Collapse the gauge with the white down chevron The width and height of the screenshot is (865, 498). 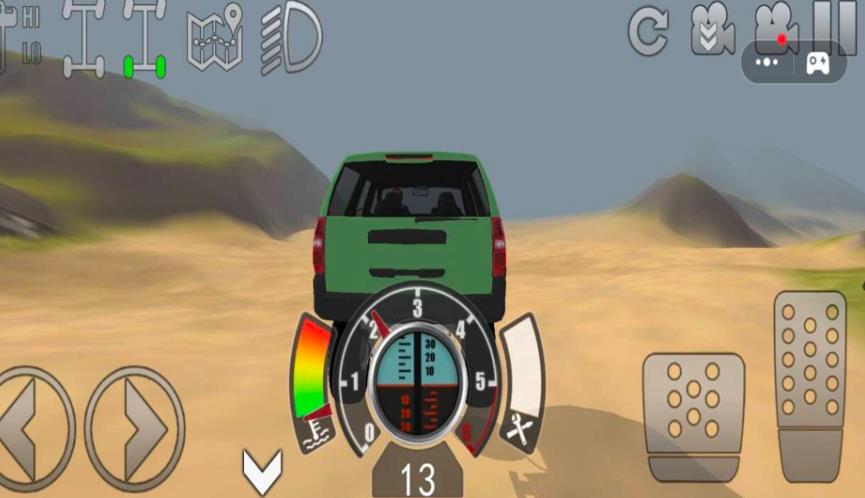262,471
